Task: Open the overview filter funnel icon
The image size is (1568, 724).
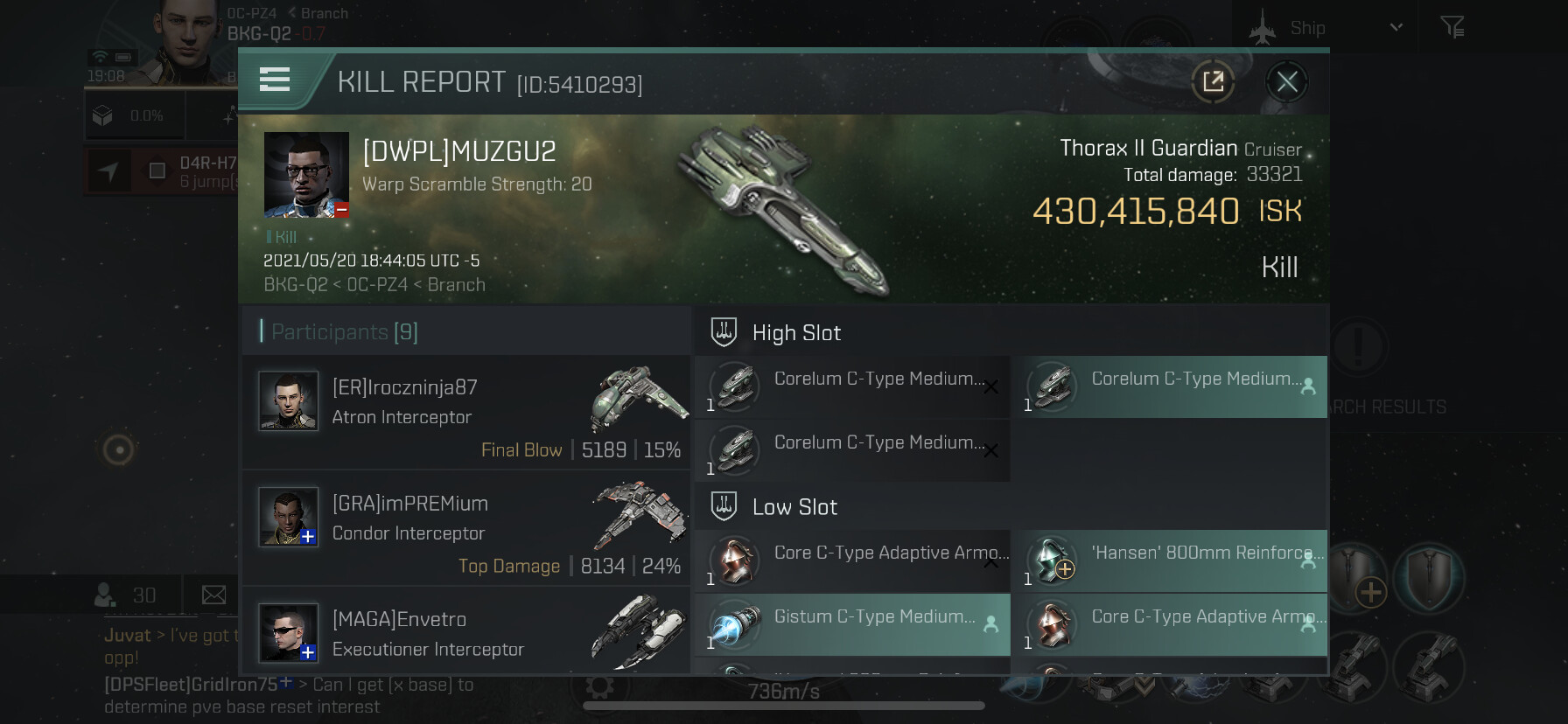Action: pos(1452,28)
